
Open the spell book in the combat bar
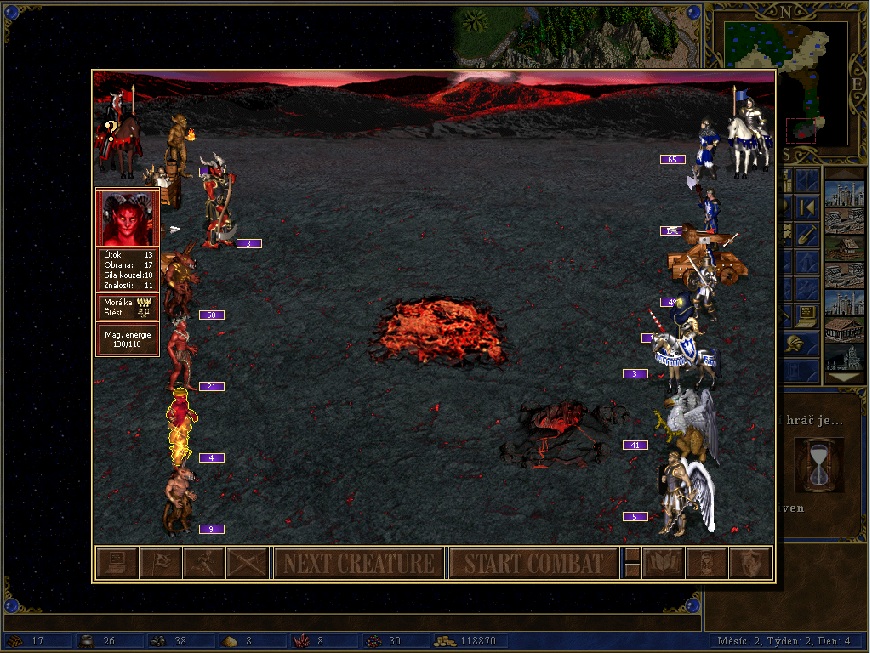[x=663, y=563]
